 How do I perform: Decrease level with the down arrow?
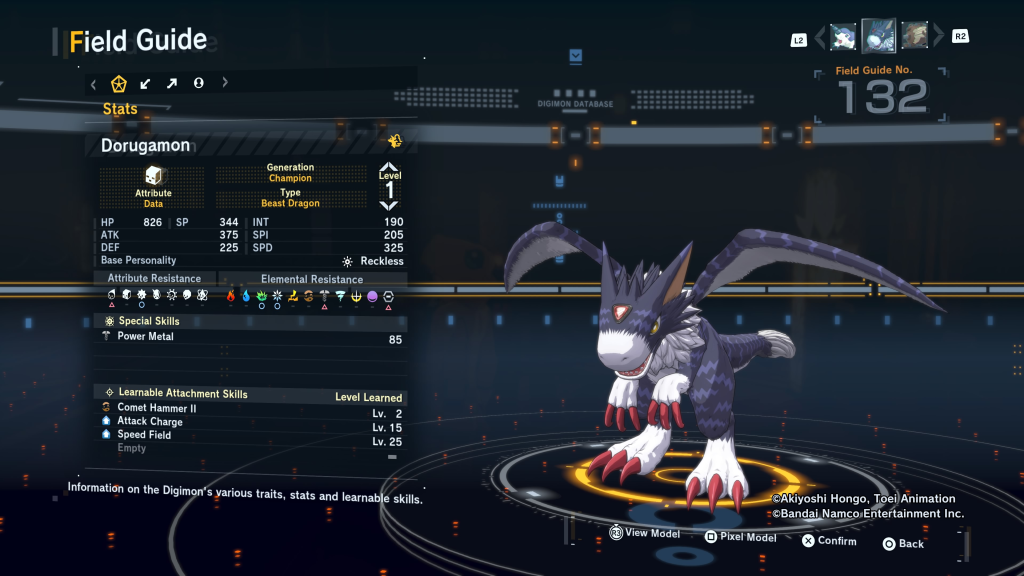point(389,204)
